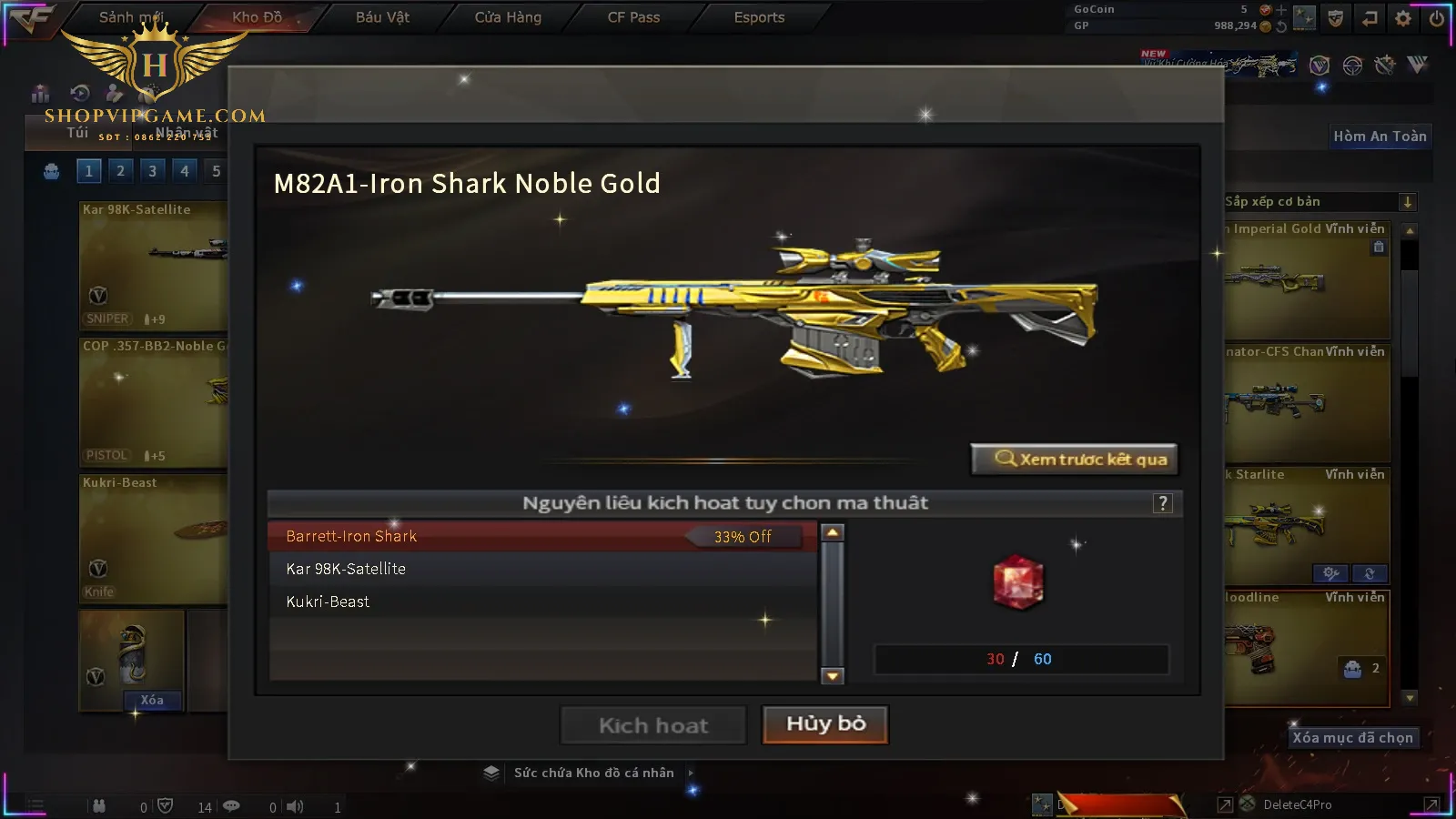Open the Hòm An Toàn safe box
Image resolution: width=1456 pixels, height=819 pixels.
coord(1380,136)
